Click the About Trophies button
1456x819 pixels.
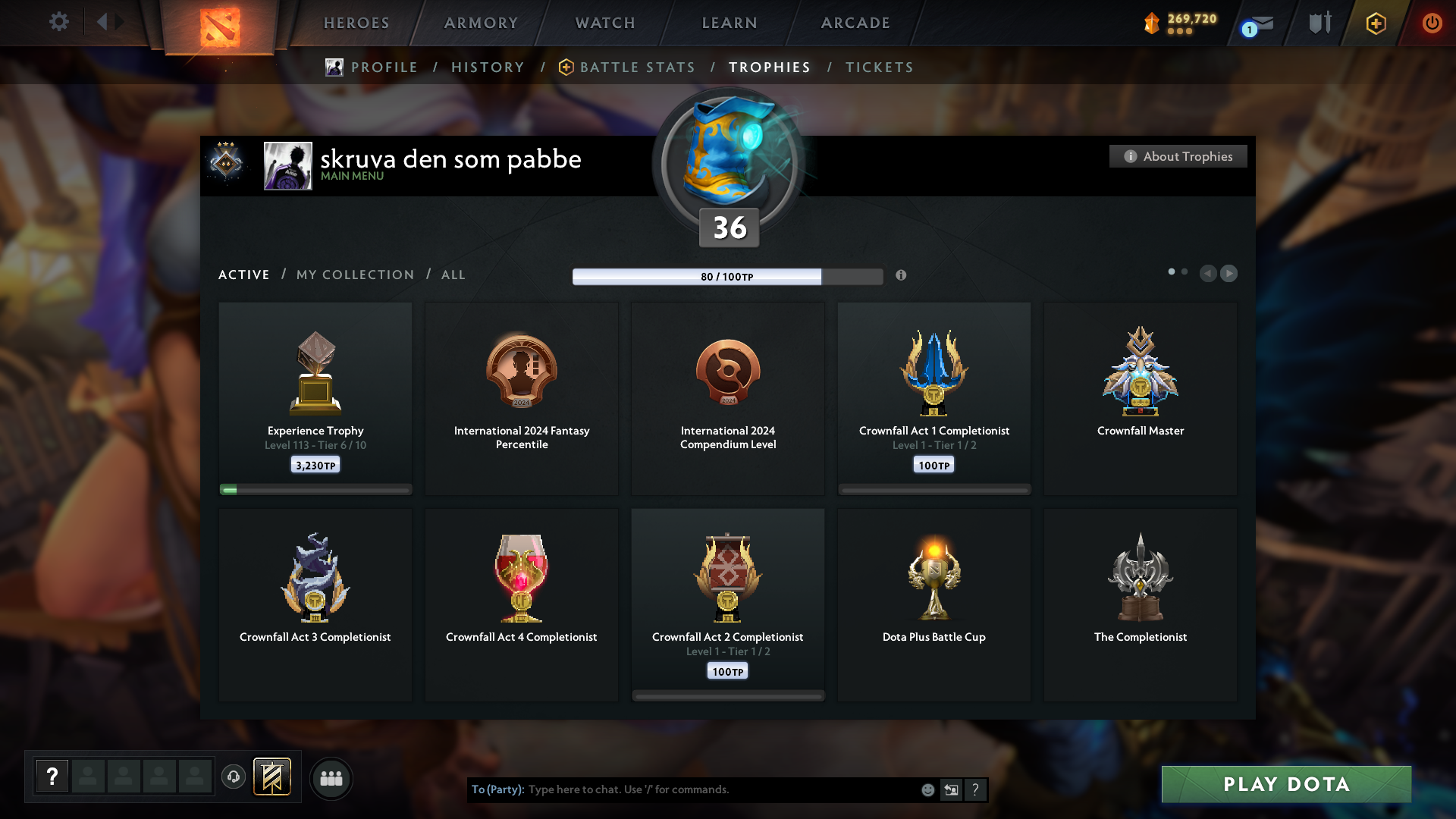[1178, 156]
